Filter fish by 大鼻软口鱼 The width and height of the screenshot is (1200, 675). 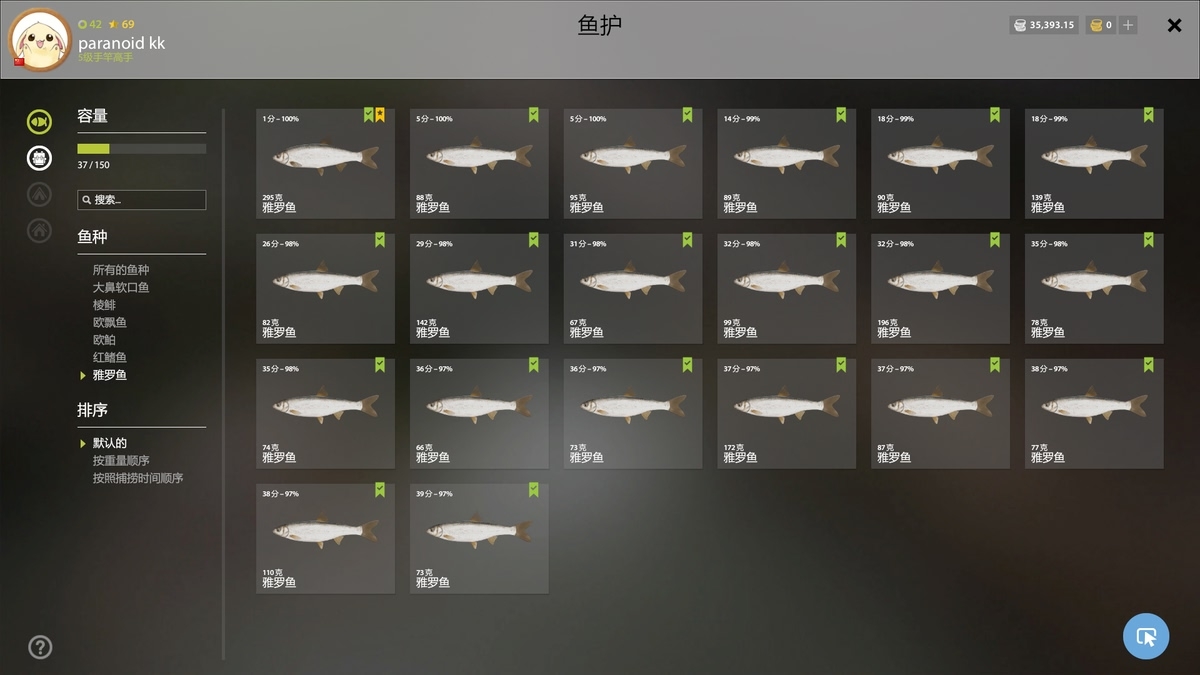pyautogui.click(x=121, y=287)
